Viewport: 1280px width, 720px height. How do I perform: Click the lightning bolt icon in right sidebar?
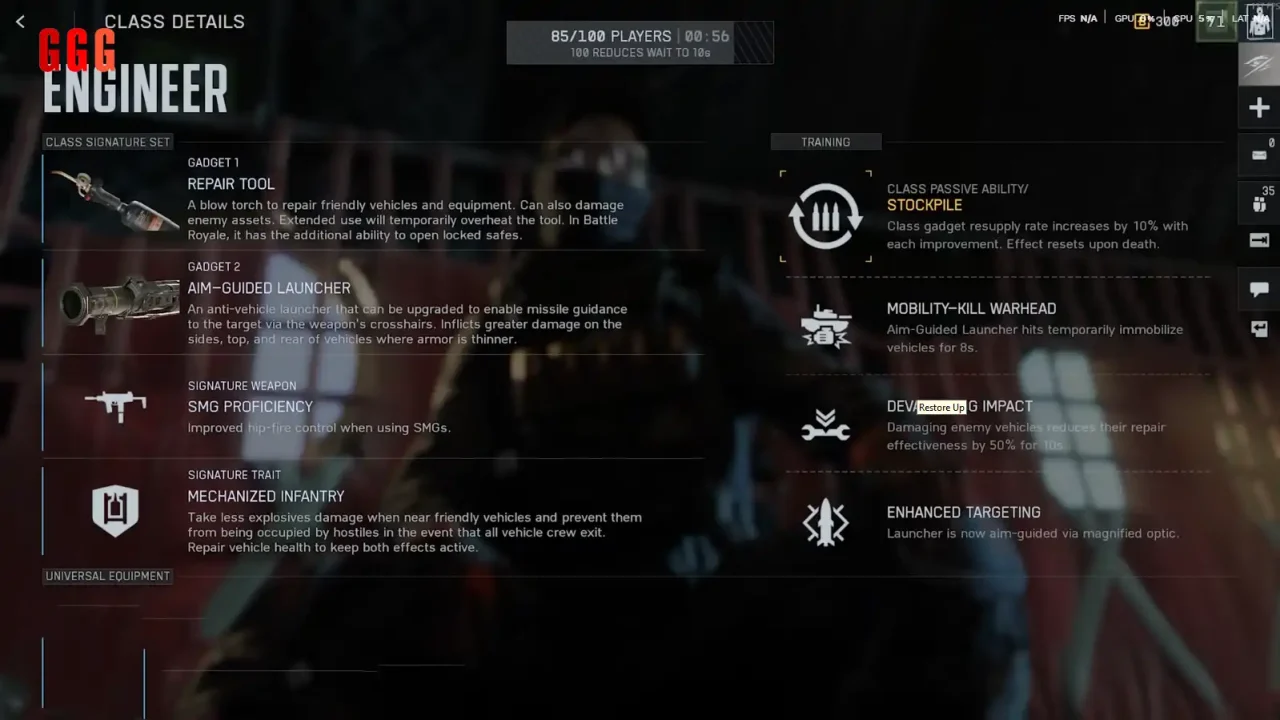point(1259,63)
